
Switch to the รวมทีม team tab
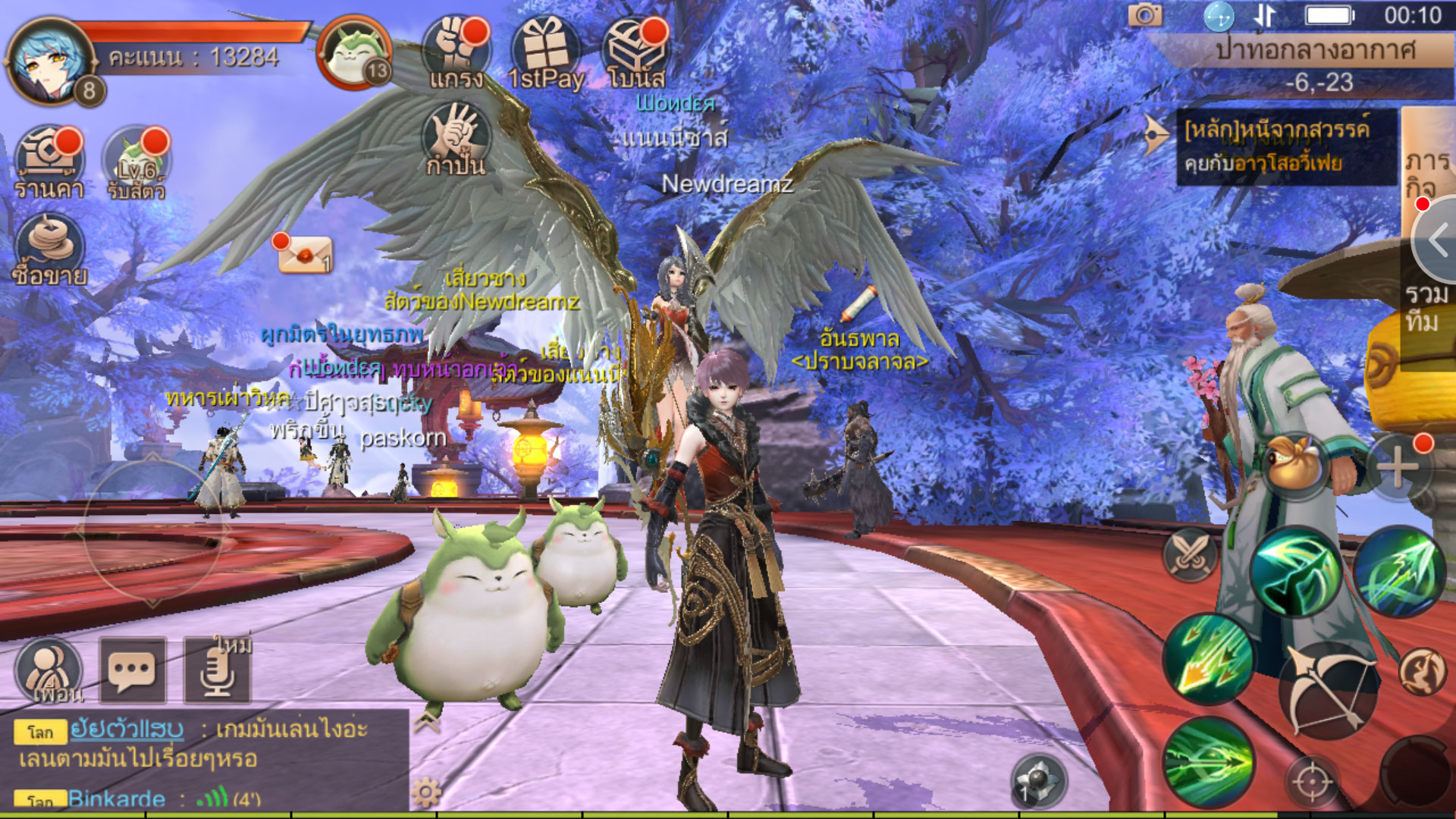pos(1427,307)
